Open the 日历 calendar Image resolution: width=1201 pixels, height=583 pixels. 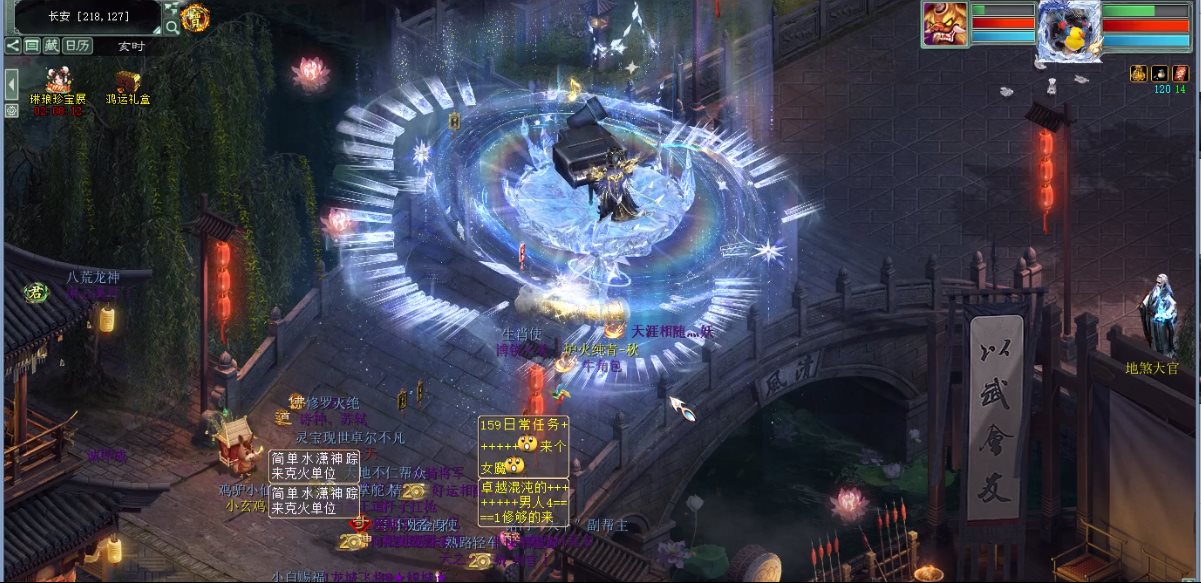coord(77,45)
